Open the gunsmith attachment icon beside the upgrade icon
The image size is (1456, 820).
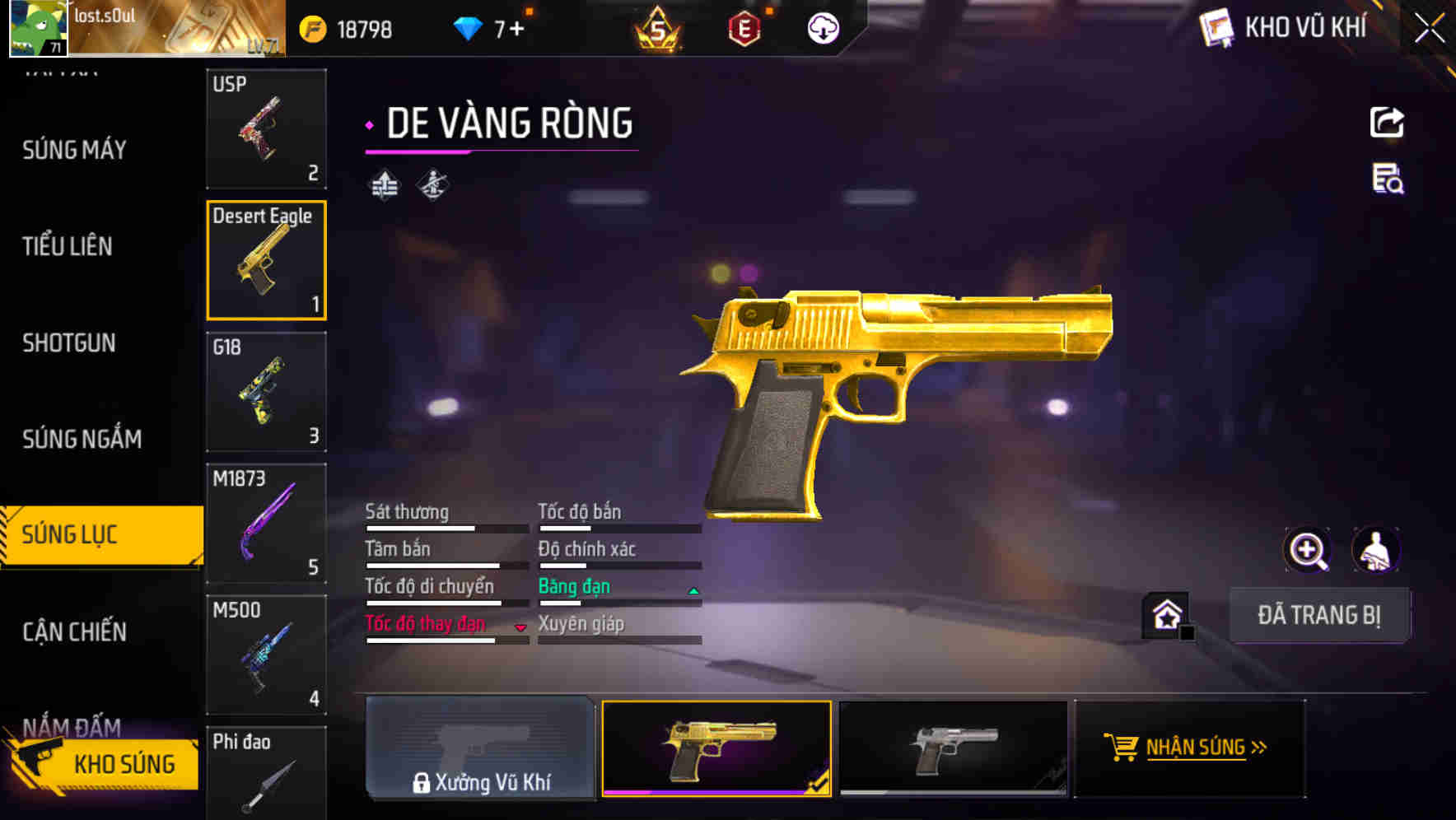pos(432,184)
